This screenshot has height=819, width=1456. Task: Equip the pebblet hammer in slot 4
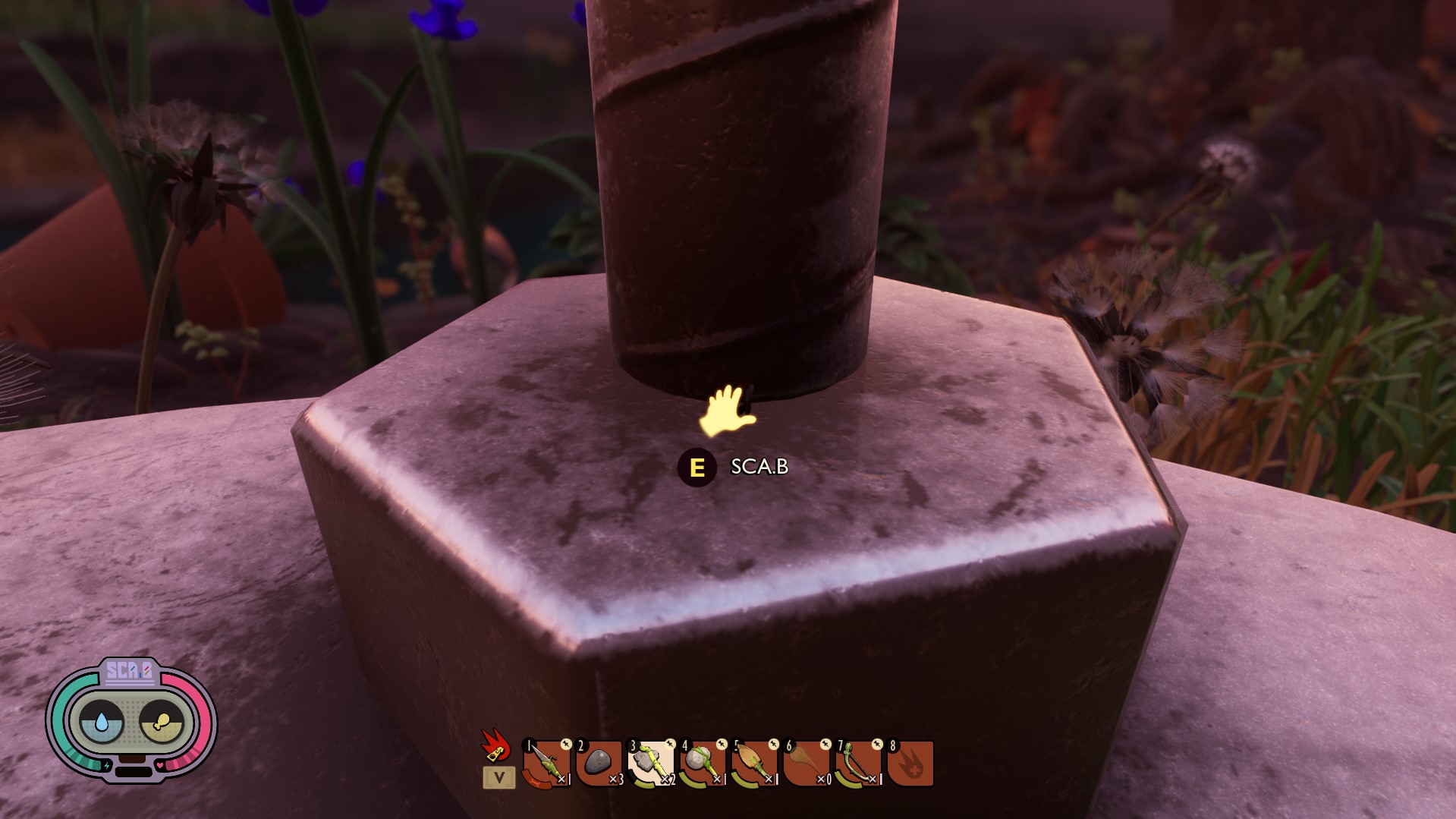[703, 764]
